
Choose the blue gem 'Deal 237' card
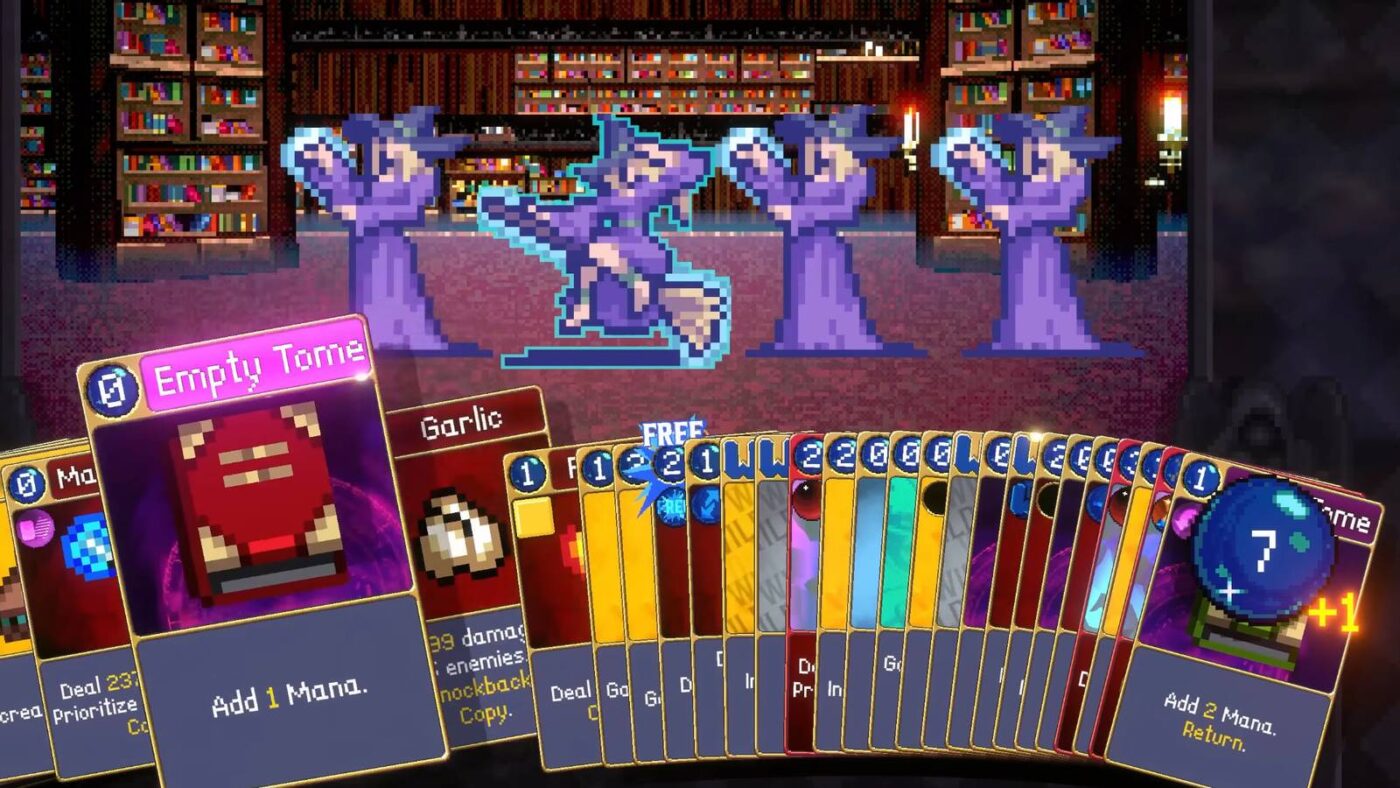click(x=85, y=600)
